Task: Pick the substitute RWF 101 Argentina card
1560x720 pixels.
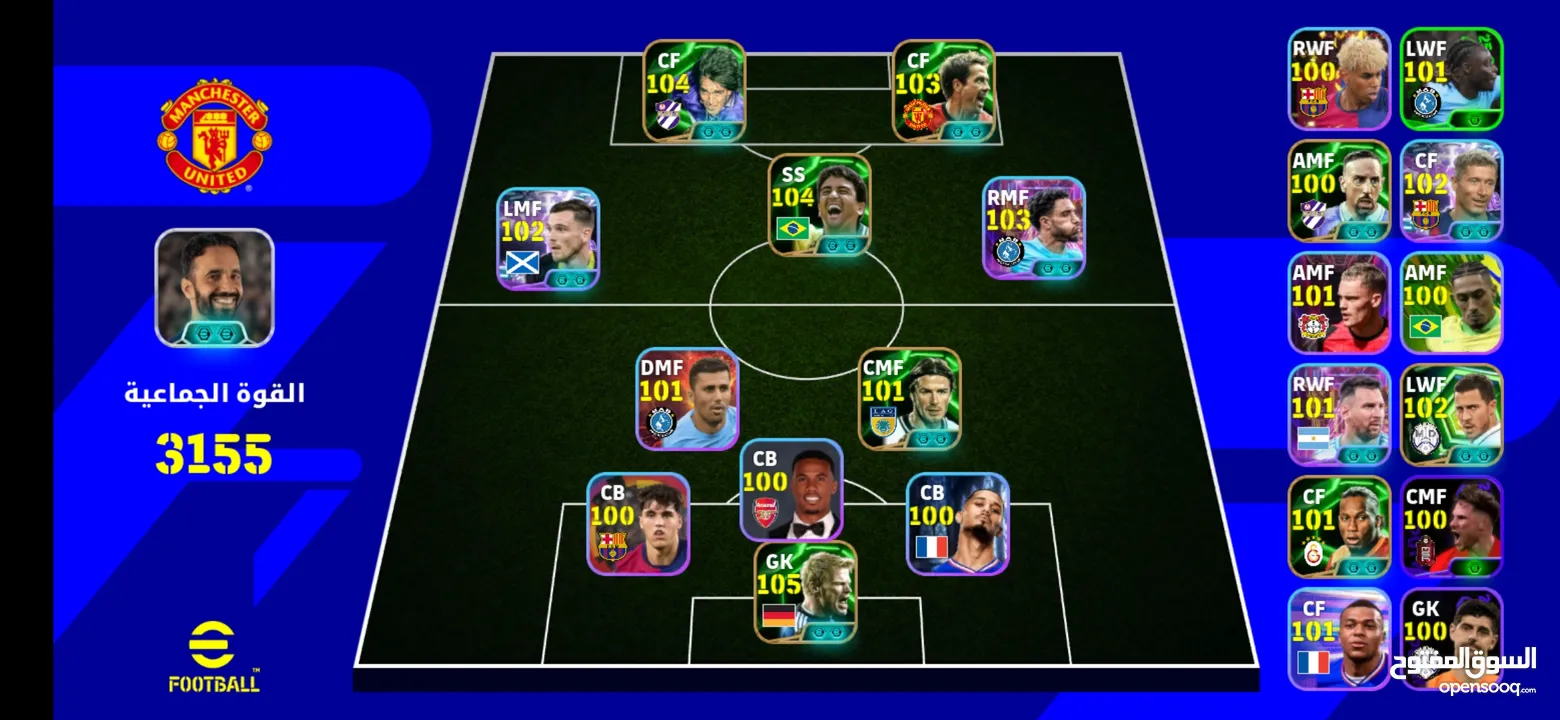Action: pos(1339,415)
